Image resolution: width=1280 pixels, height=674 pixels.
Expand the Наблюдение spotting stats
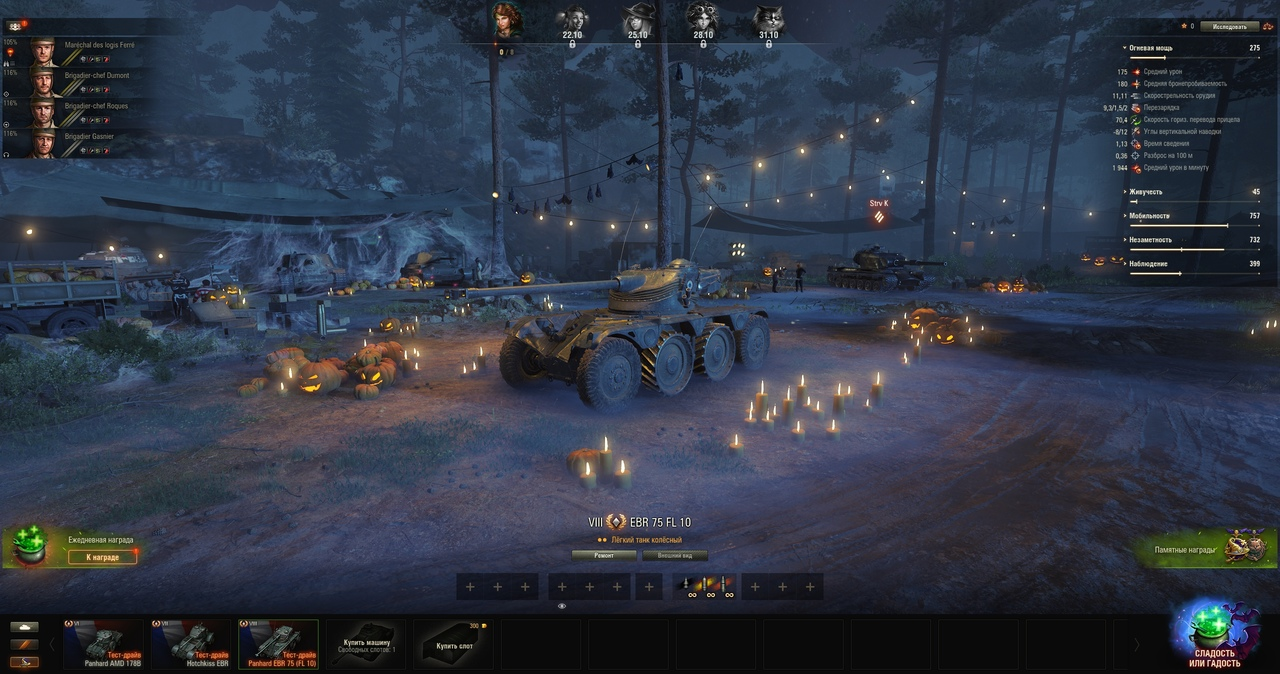click(x=1150, y=264)
